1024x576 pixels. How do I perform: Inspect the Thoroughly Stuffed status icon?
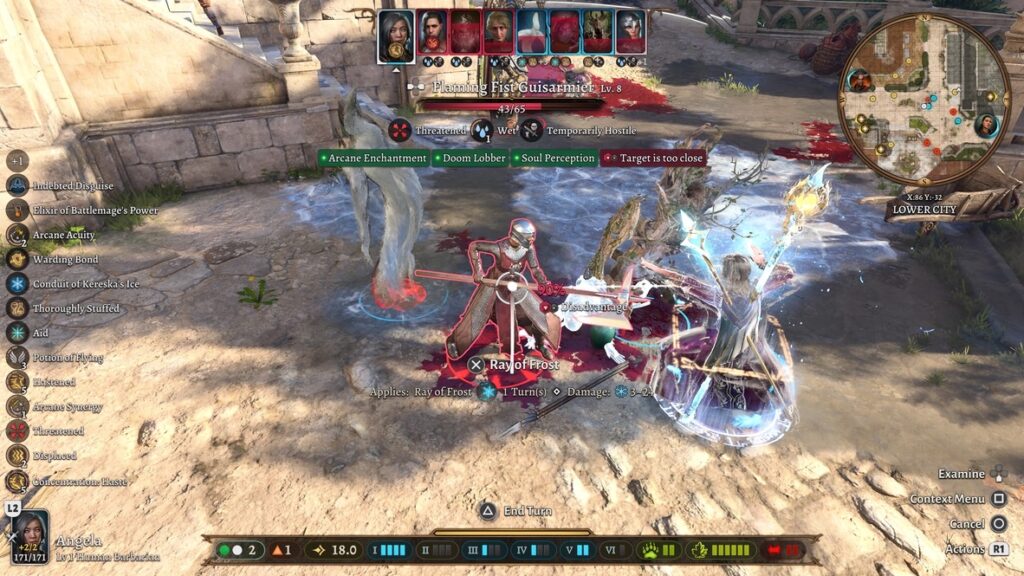[x=17, y=308]
